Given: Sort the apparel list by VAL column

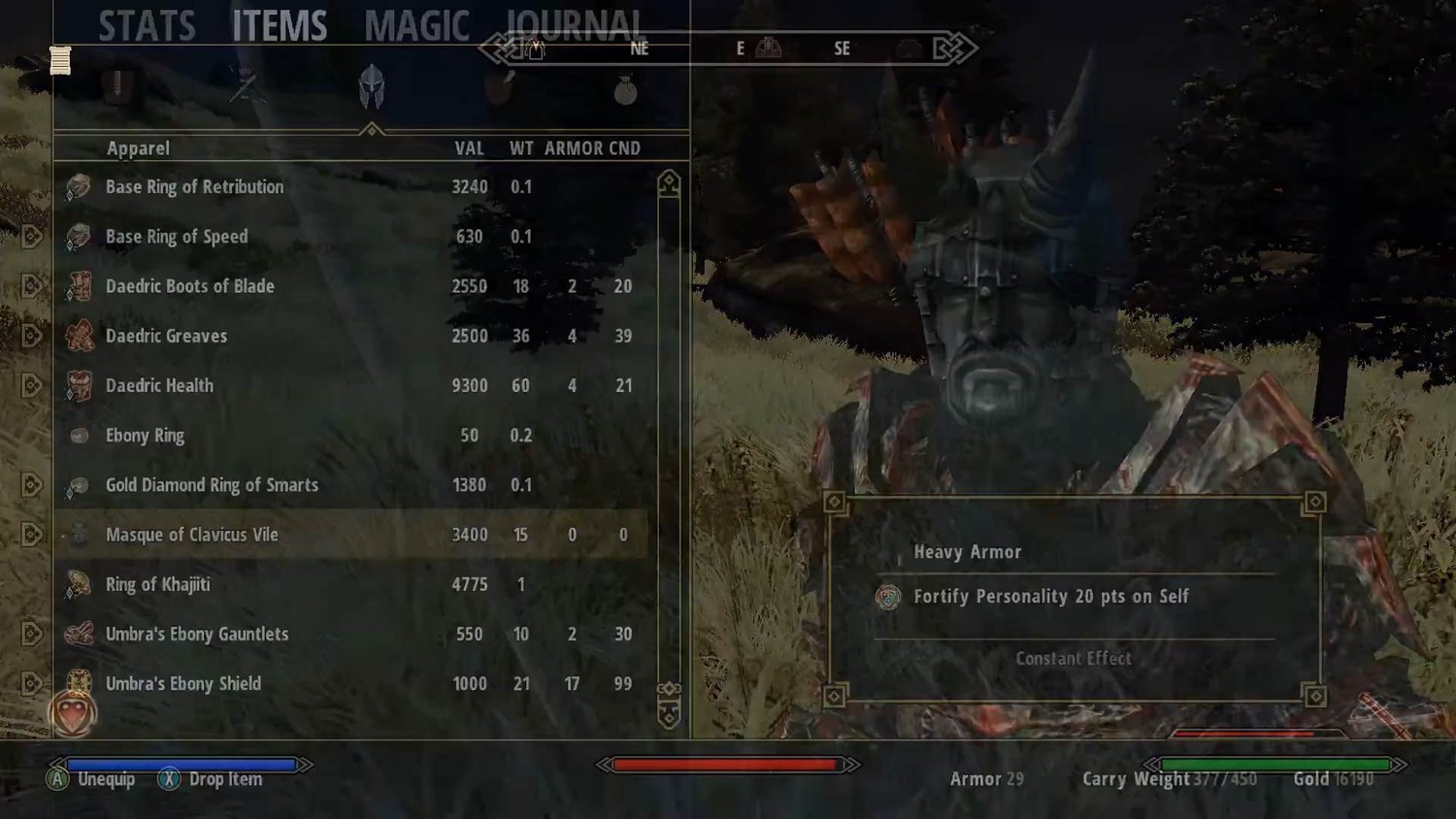Looking at the screenshot, I should [469, 148].
